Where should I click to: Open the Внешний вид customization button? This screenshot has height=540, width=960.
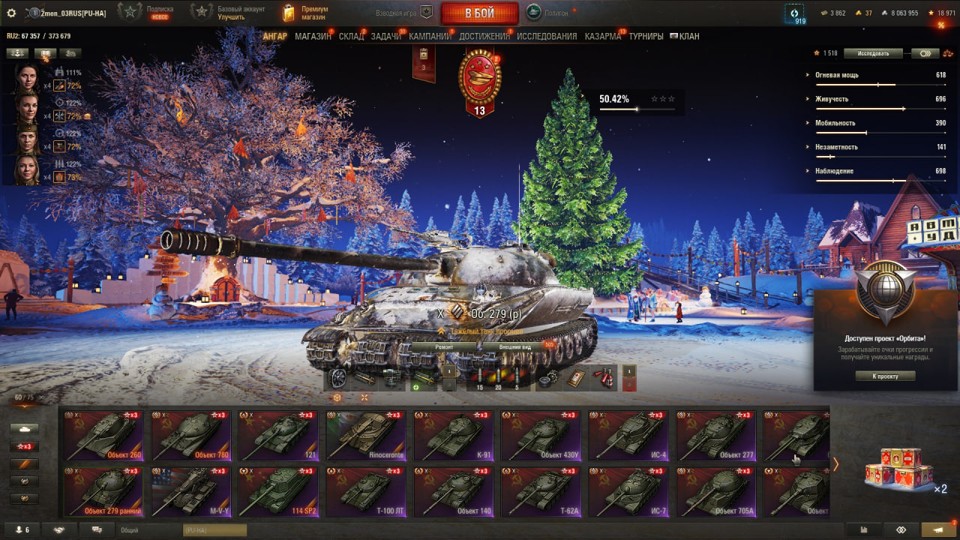coord(516,346)
